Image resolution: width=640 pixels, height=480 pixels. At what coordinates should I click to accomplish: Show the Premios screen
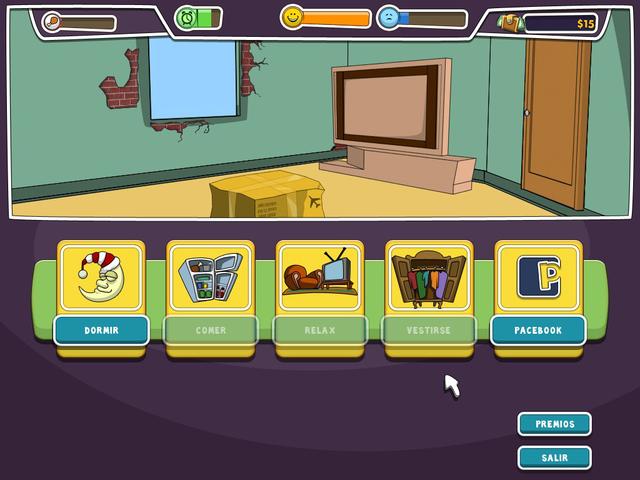point(554,424)
